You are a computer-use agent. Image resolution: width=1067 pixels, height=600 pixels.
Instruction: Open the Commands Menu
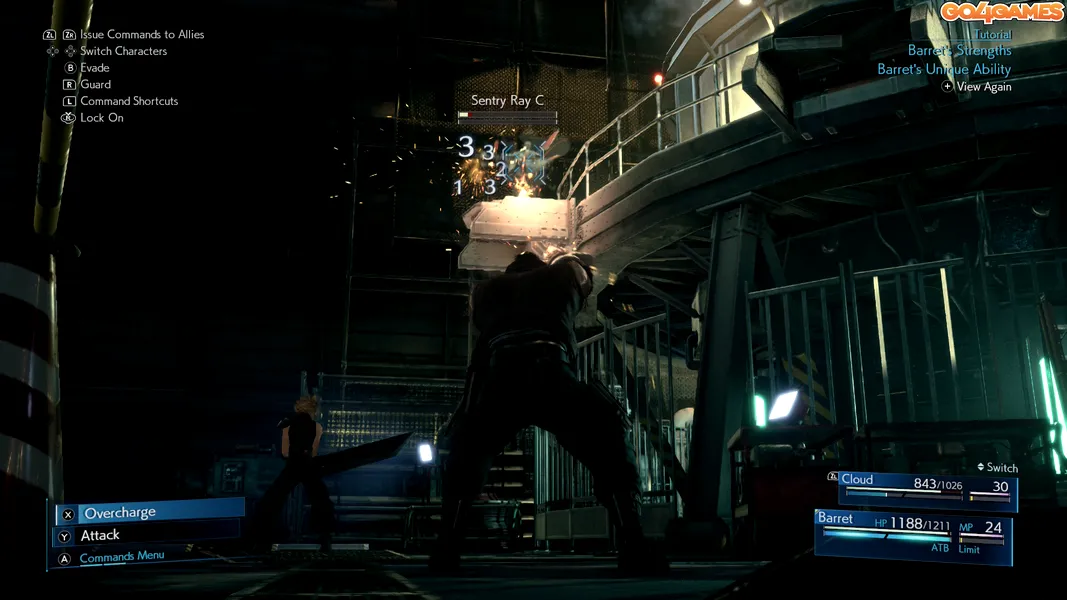(x=121, y=557)
